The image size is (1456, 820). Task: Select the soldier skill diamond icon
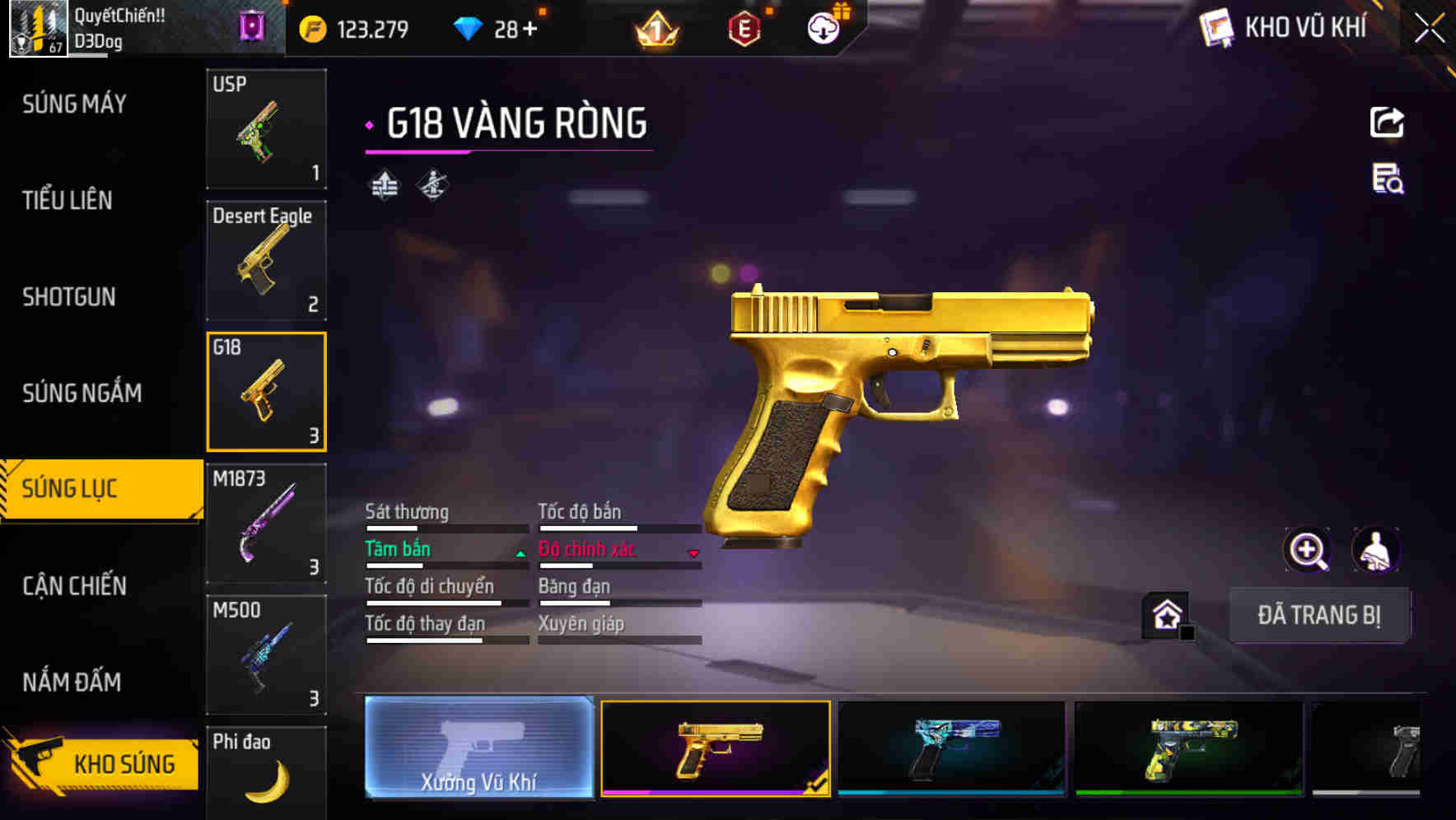coord(432,184)
